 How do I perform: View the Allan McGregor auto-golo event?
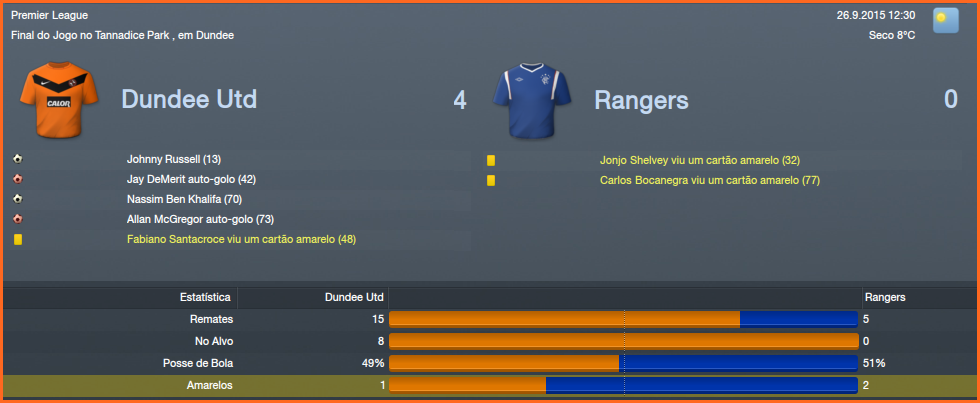200,219
